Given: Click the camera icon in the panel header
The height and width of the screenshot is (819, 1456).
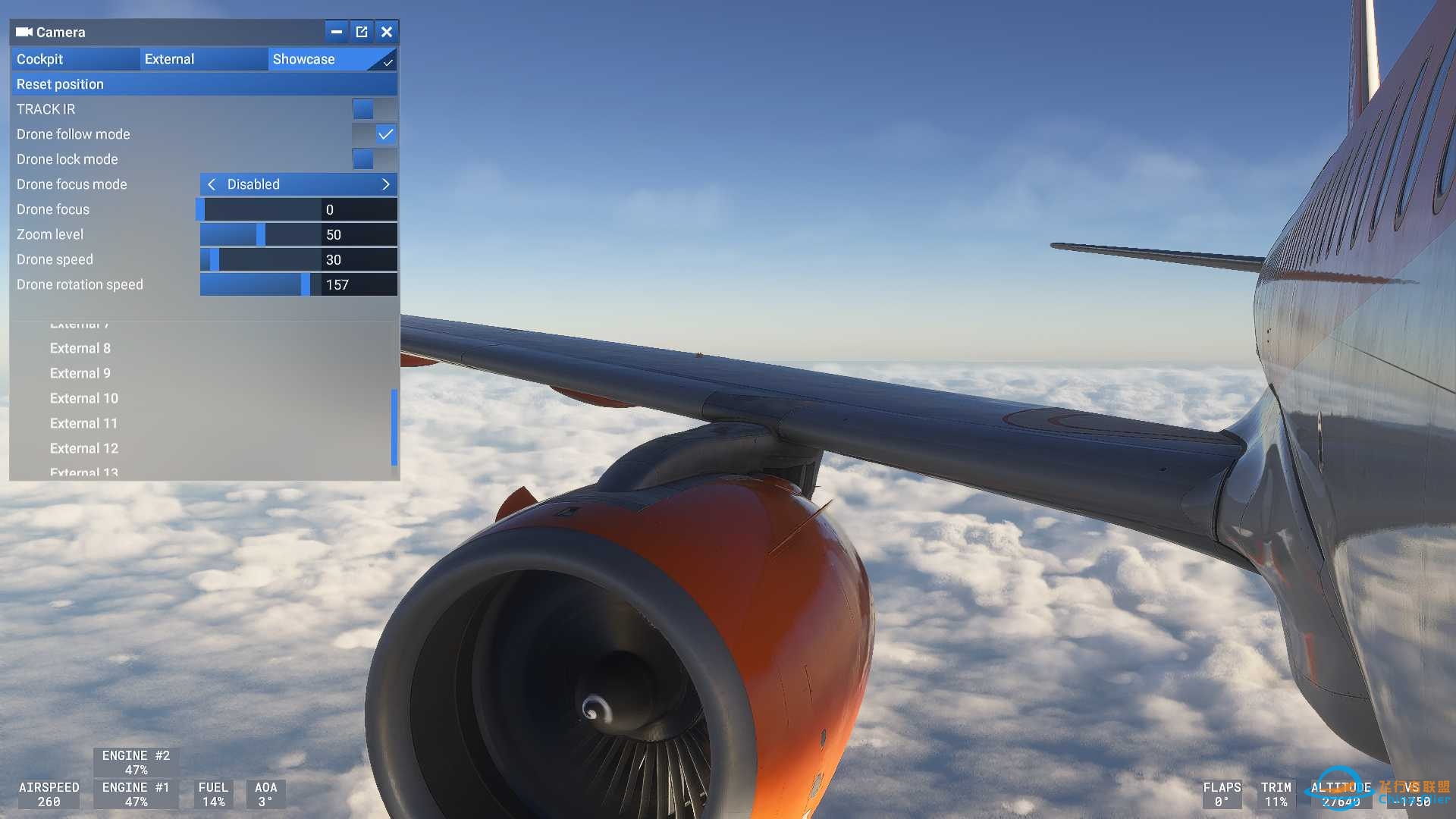Looking at the screenshot, I should point(23,32).
